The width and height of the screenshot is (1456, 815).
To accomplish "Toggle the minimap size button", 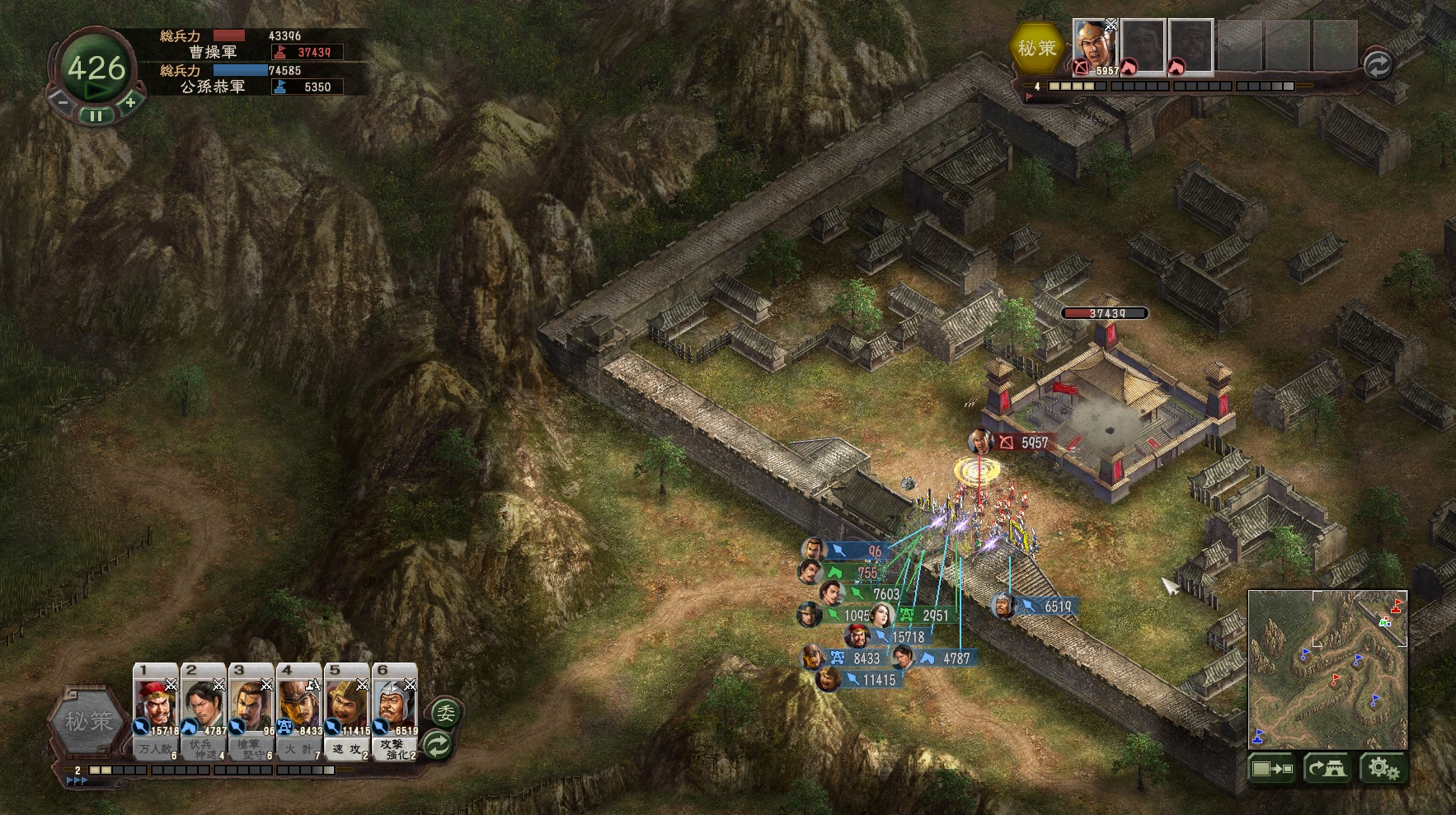I will (1272, 769).
